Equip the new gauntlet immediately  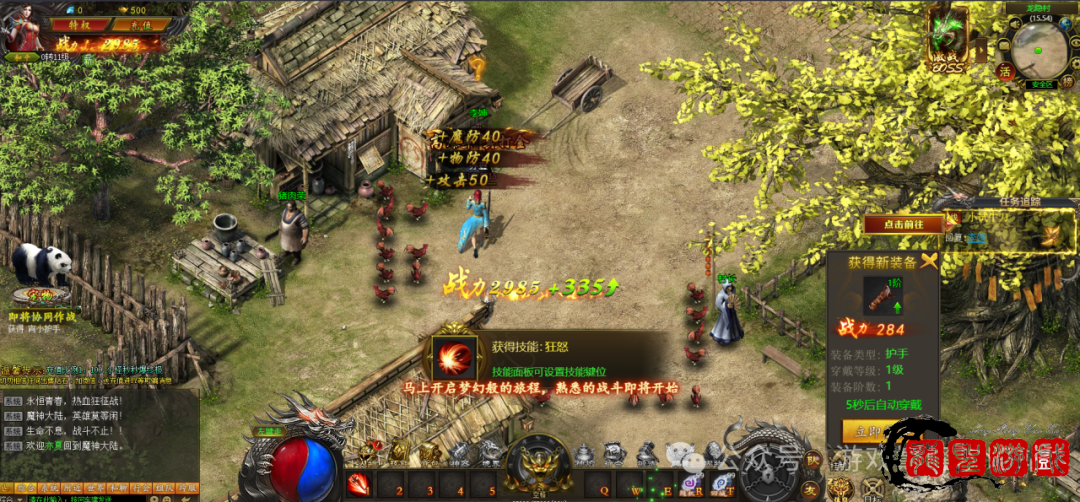point(865,431)
